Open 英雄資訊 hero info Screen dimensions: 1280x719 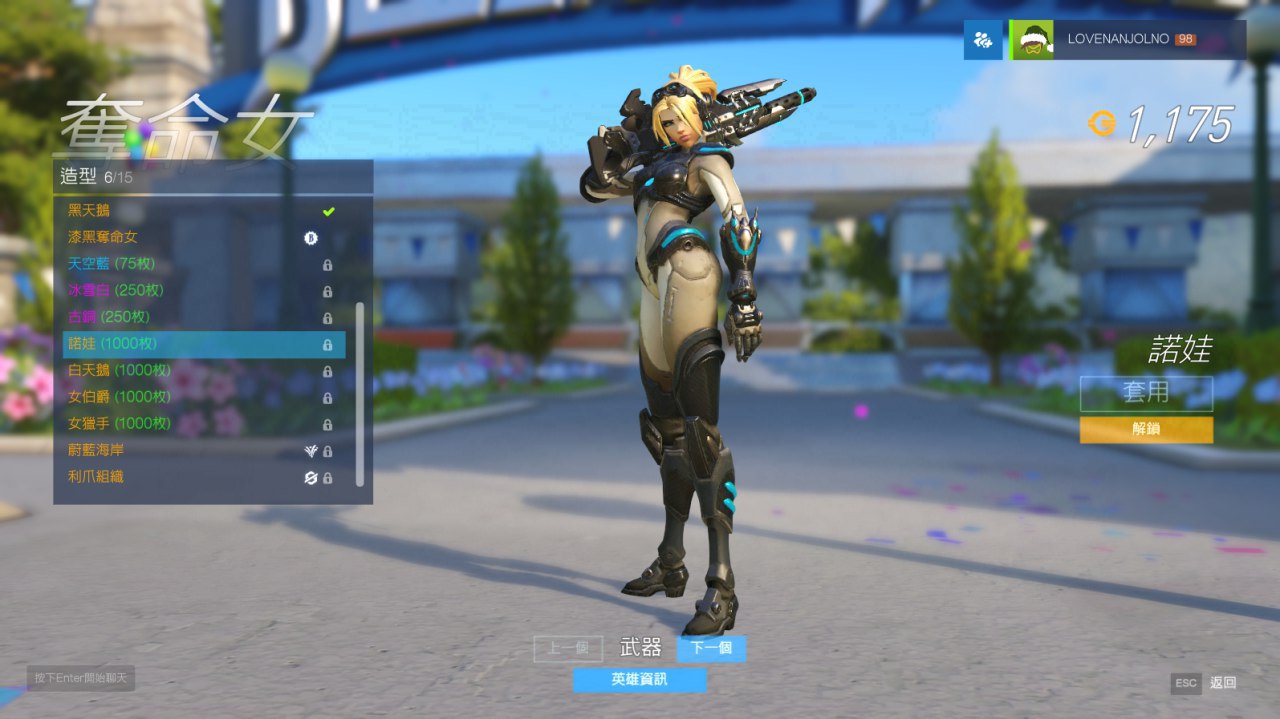(639, 680)
